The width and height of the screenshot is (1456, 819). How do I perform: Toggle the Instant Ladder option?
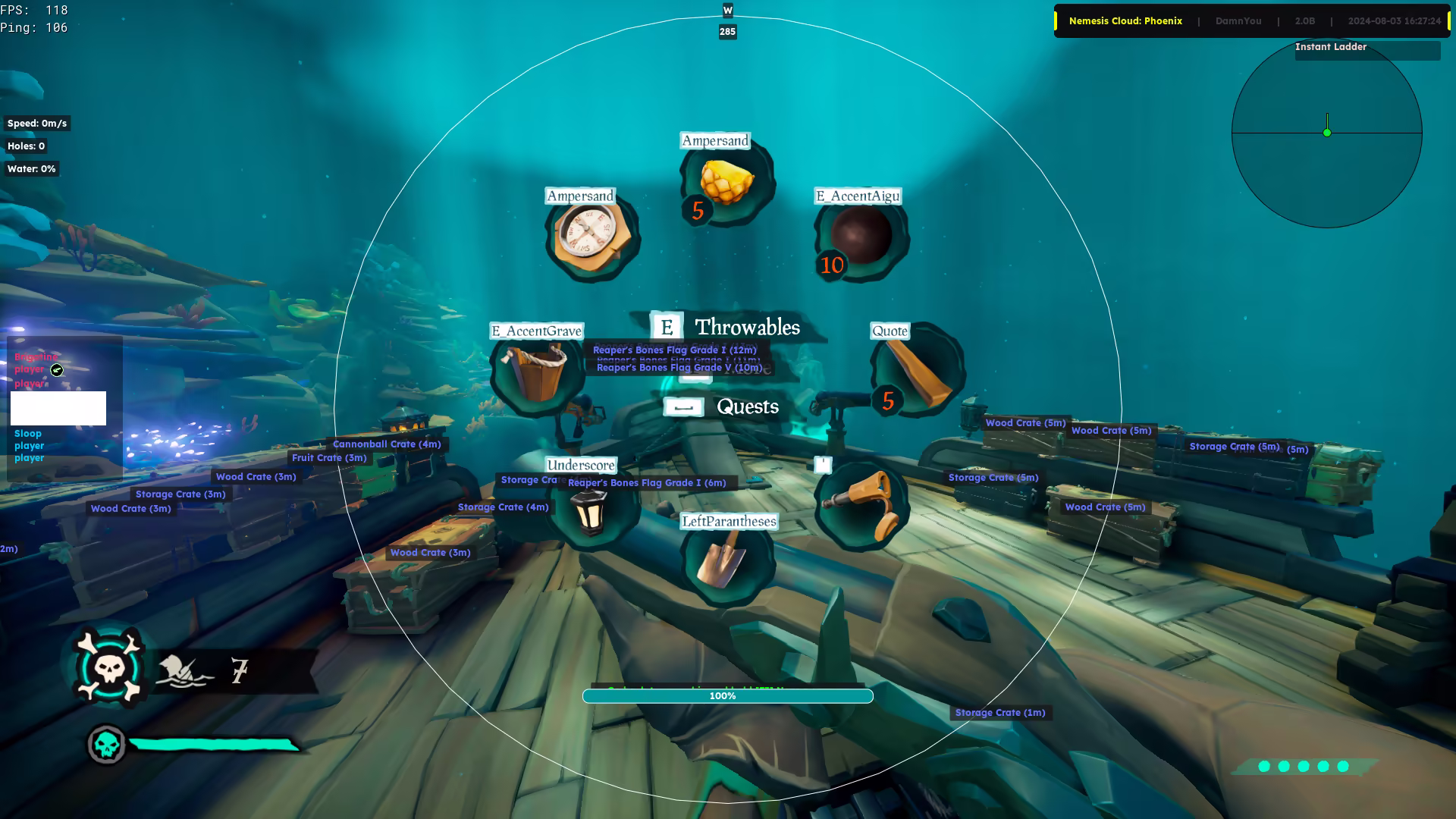coord(1331,47)
